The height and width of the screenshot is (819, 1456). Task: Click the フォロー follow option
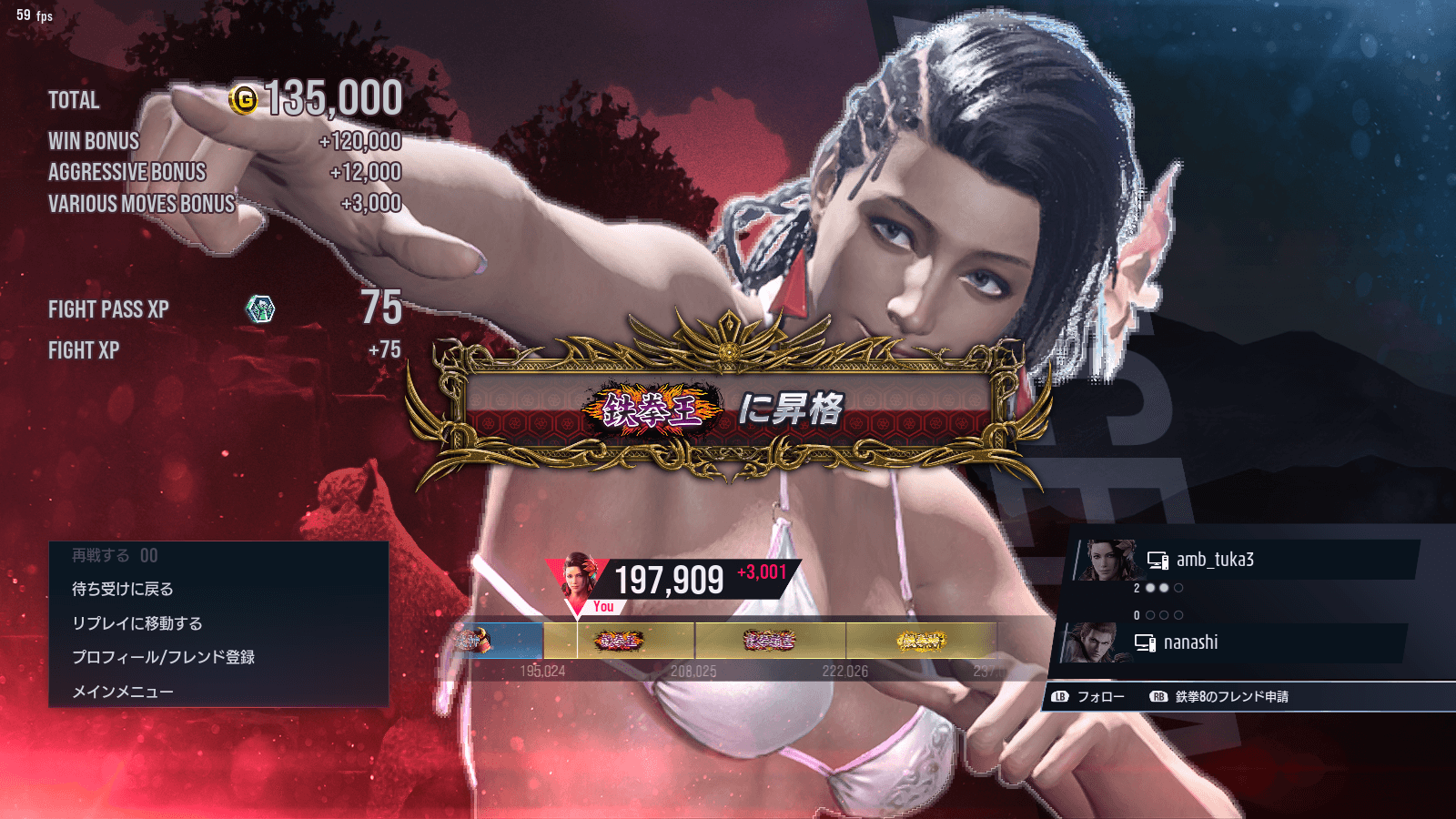tap(1089, 697)
